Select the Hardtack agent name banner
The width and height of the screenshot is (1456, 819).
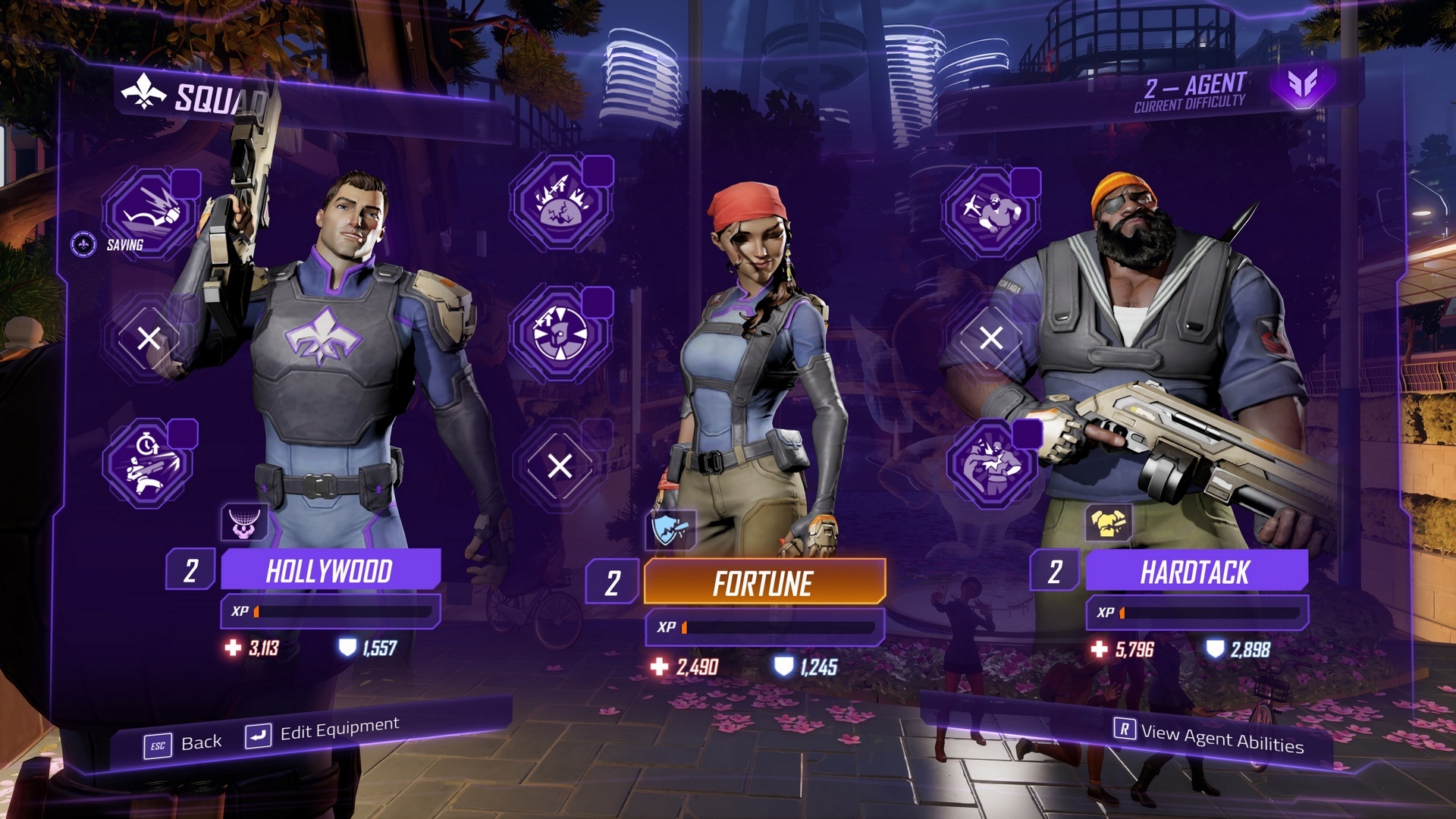click(x=1196, y=572)
